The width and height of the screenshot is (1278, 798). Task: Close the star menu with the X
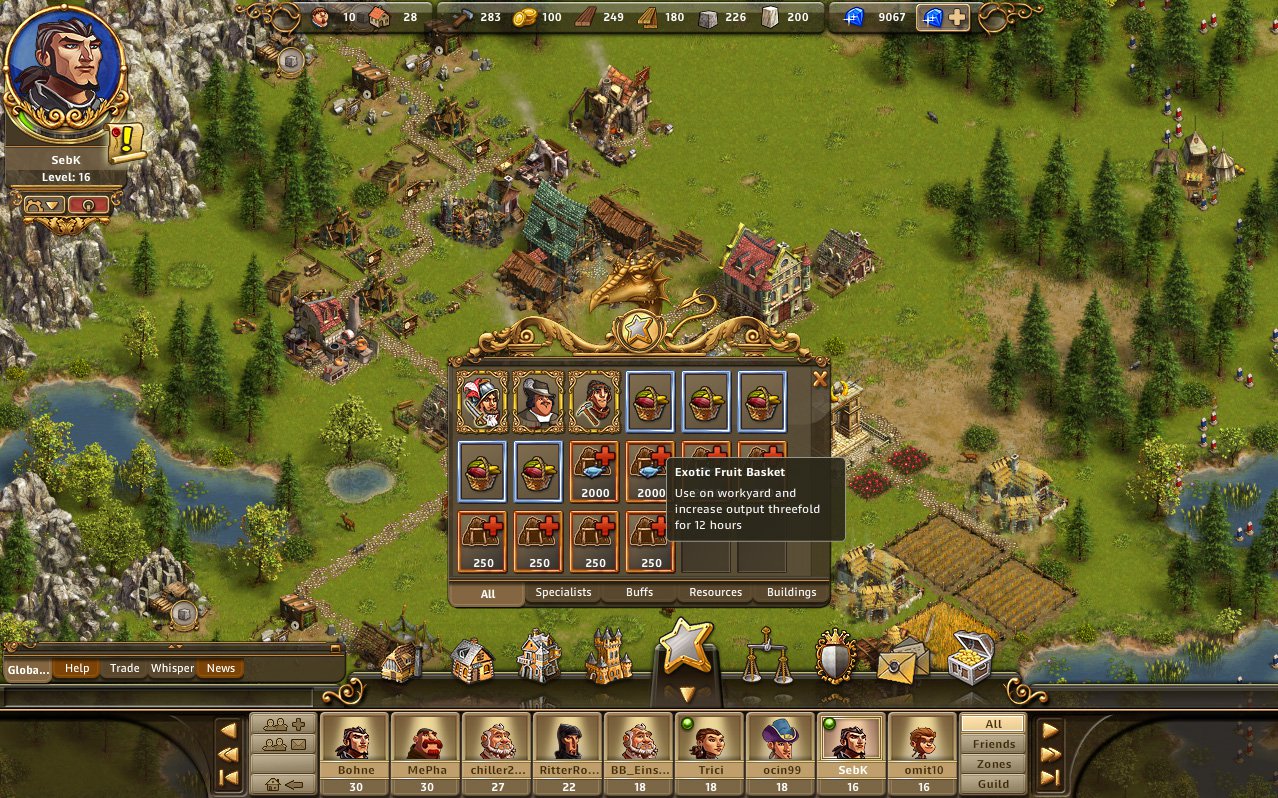coord(820,379)
